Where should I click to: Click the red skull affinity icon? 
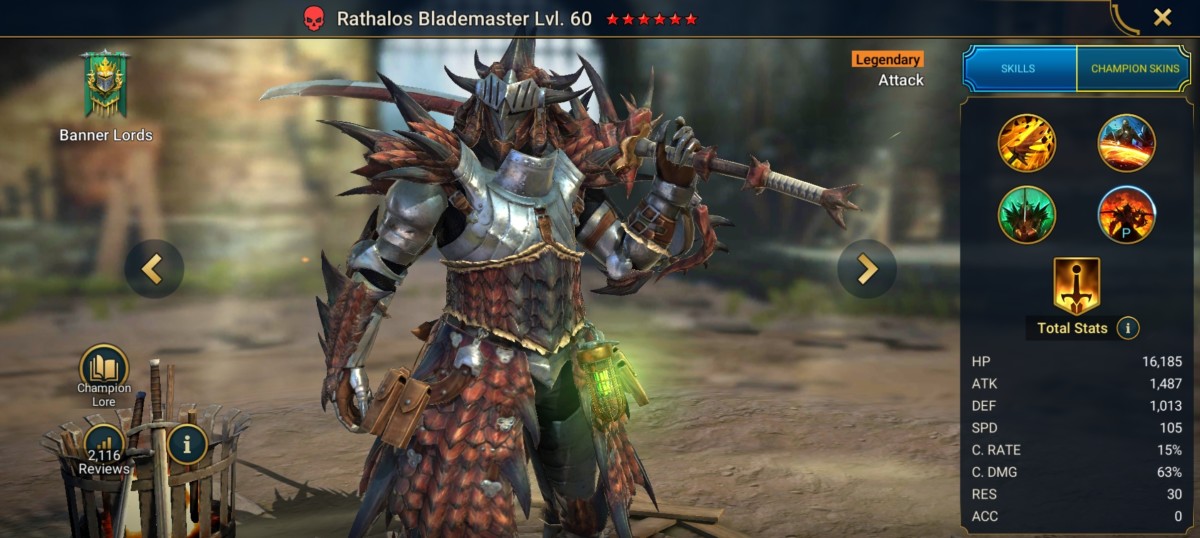313,19
